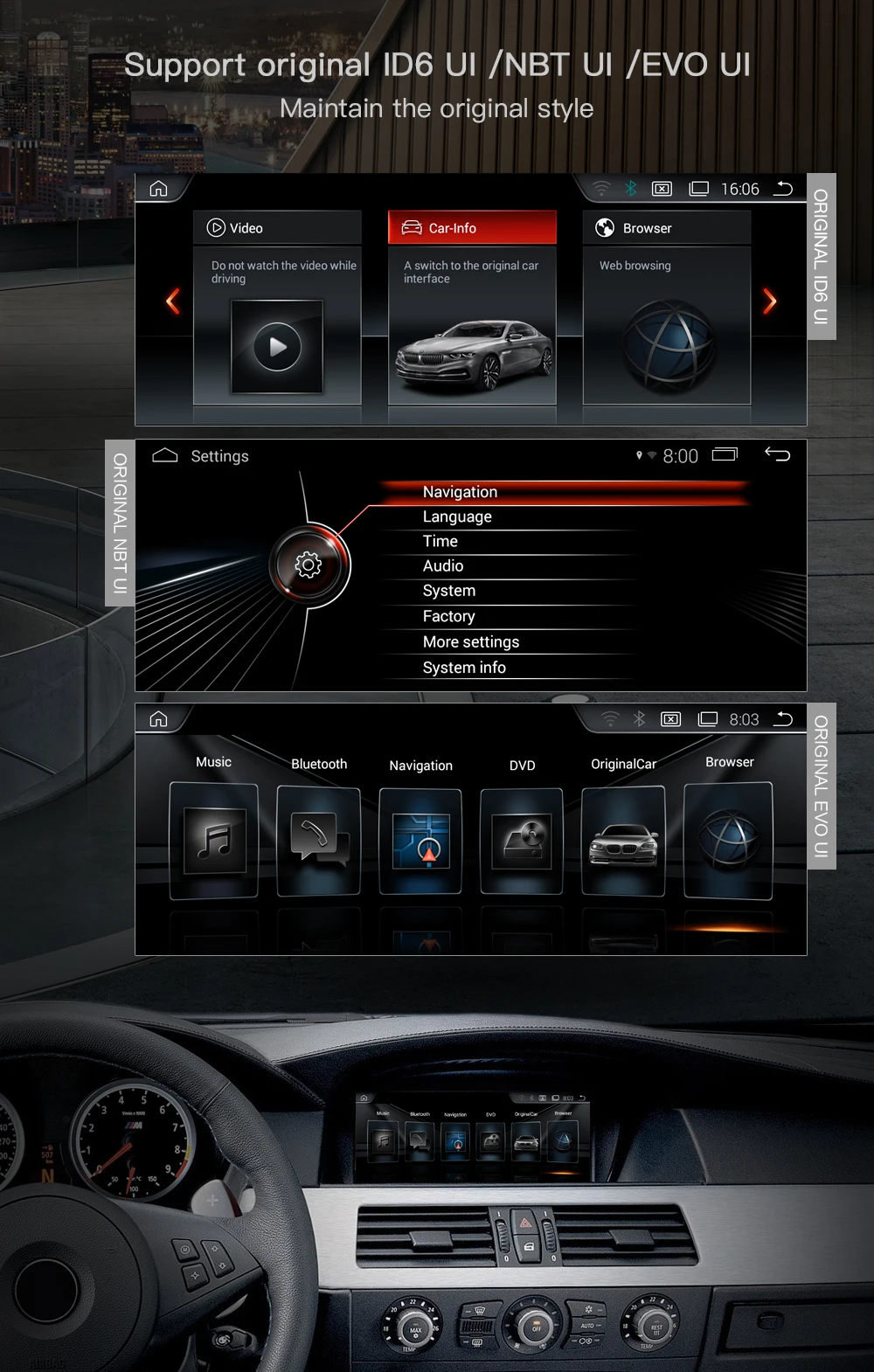Image resolution: width=874 pixels, height=1372 pixels.
Task: Click the red left carousel arrow
Action: point(173,301)
